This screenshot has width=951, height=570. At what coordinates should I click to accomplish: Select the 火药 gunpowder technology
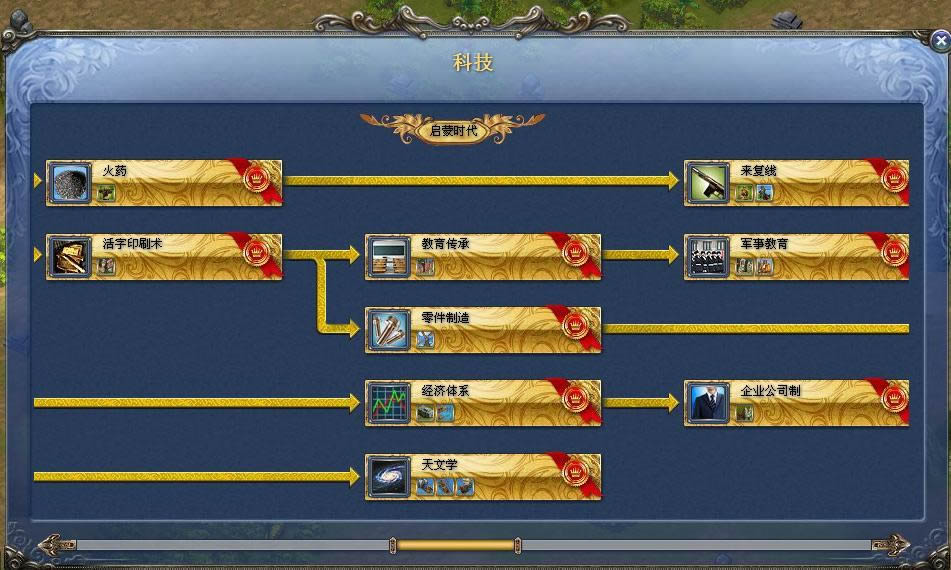[x=164, y=182]
